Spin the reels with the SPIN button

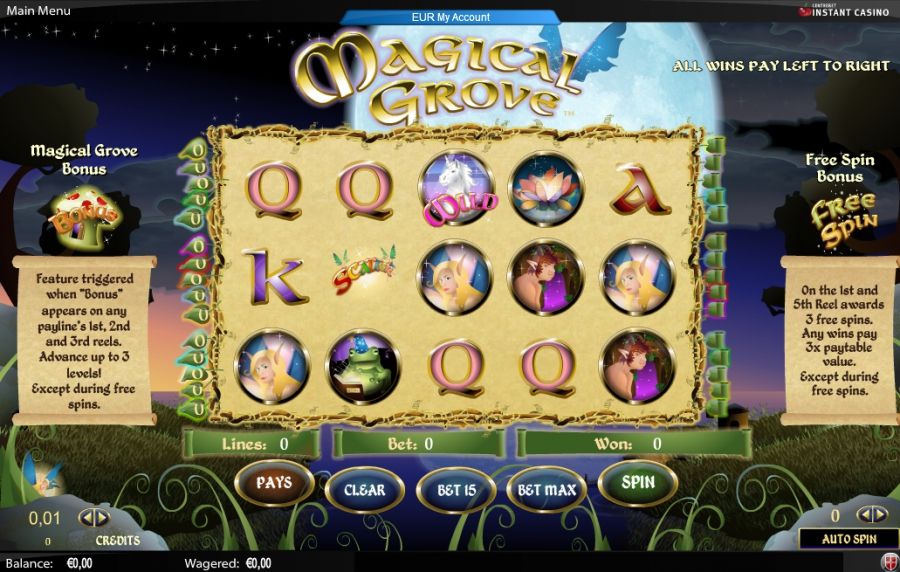coord(638,483)
